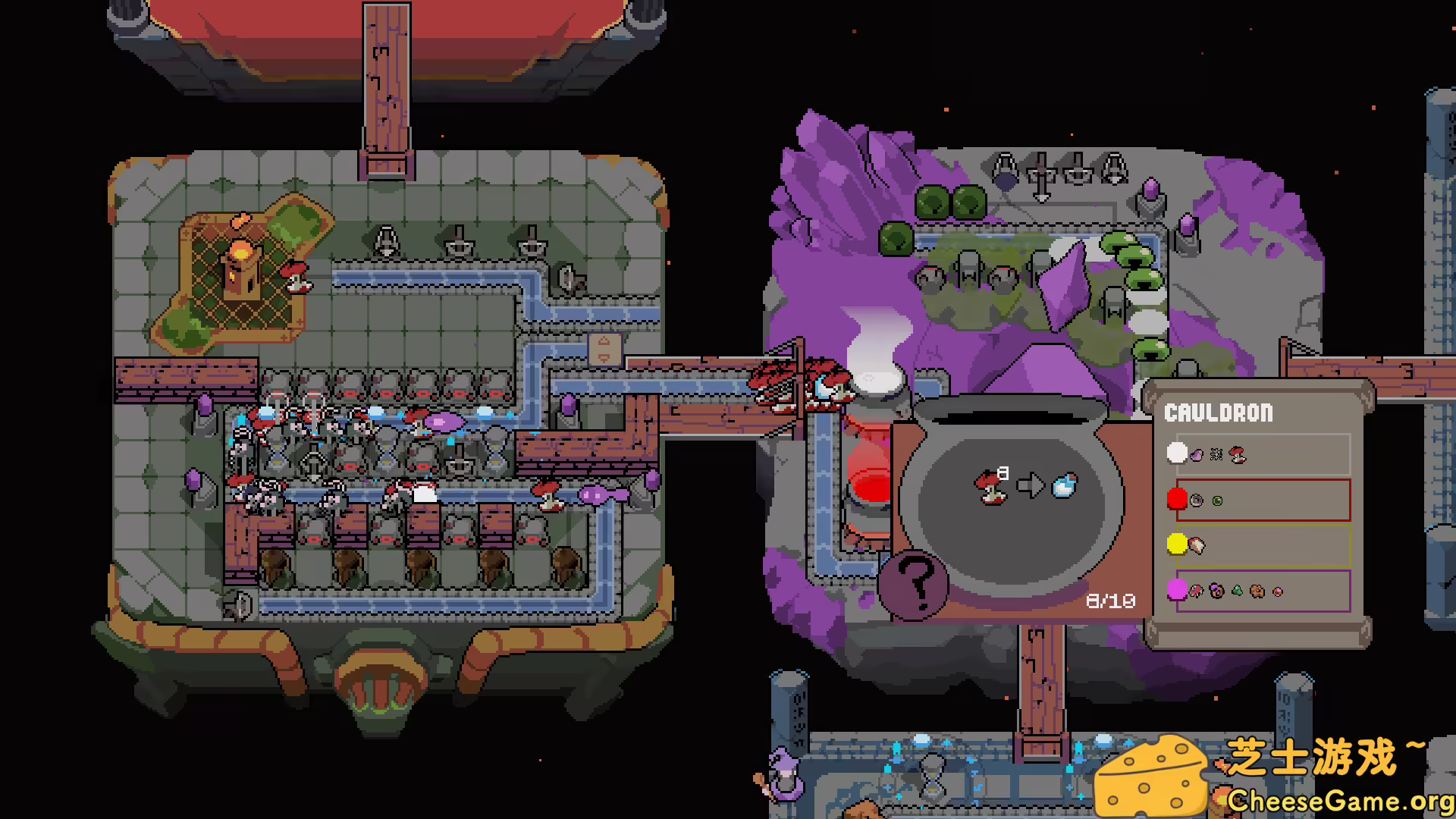Screen dimensions: 1456x819
Task: Click the purple gem icon in the white recipe row
Action: pyautogui.click(x=1197, y=454)
